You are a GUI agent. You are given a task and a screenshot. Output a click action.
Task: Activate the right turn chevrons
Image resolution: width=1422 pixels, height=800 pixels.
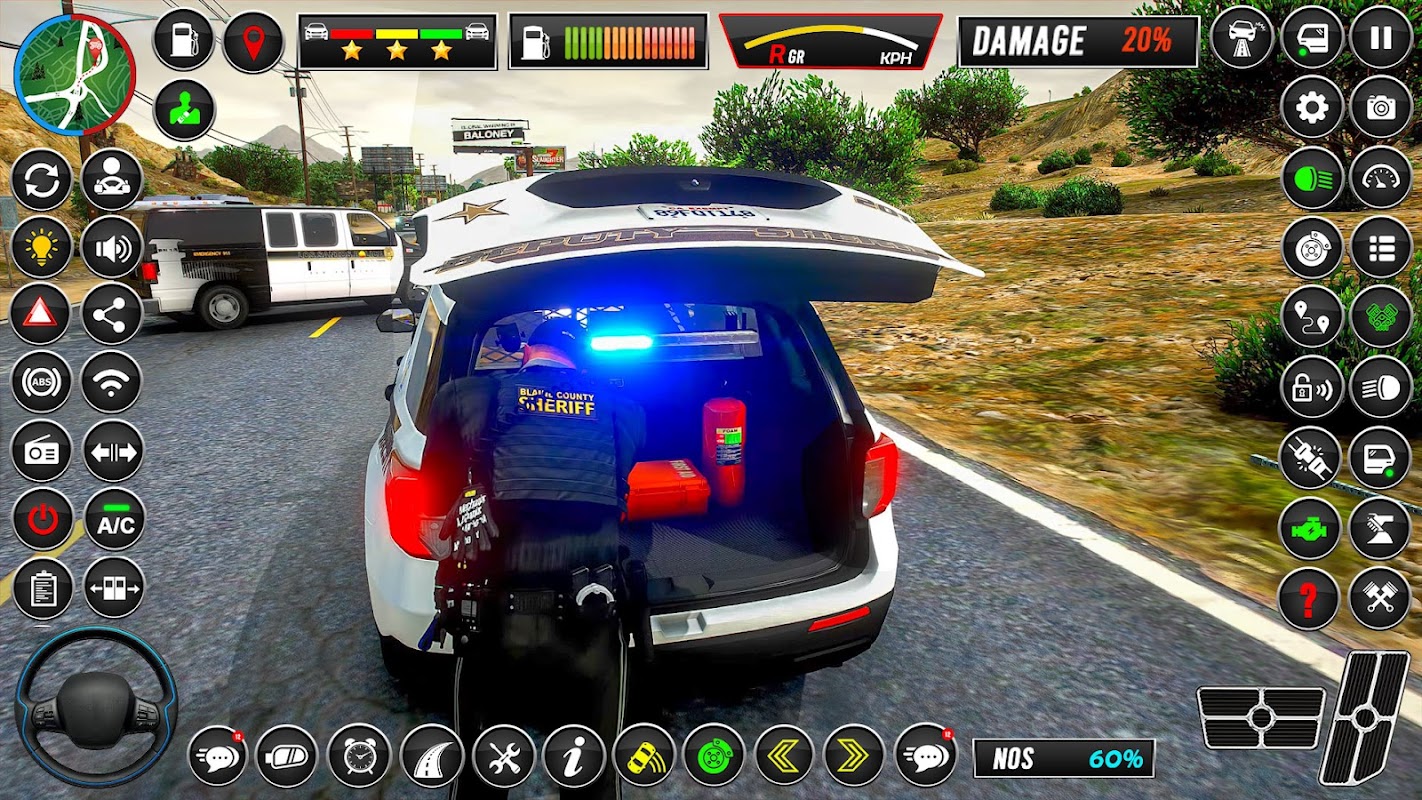(854, 755)
